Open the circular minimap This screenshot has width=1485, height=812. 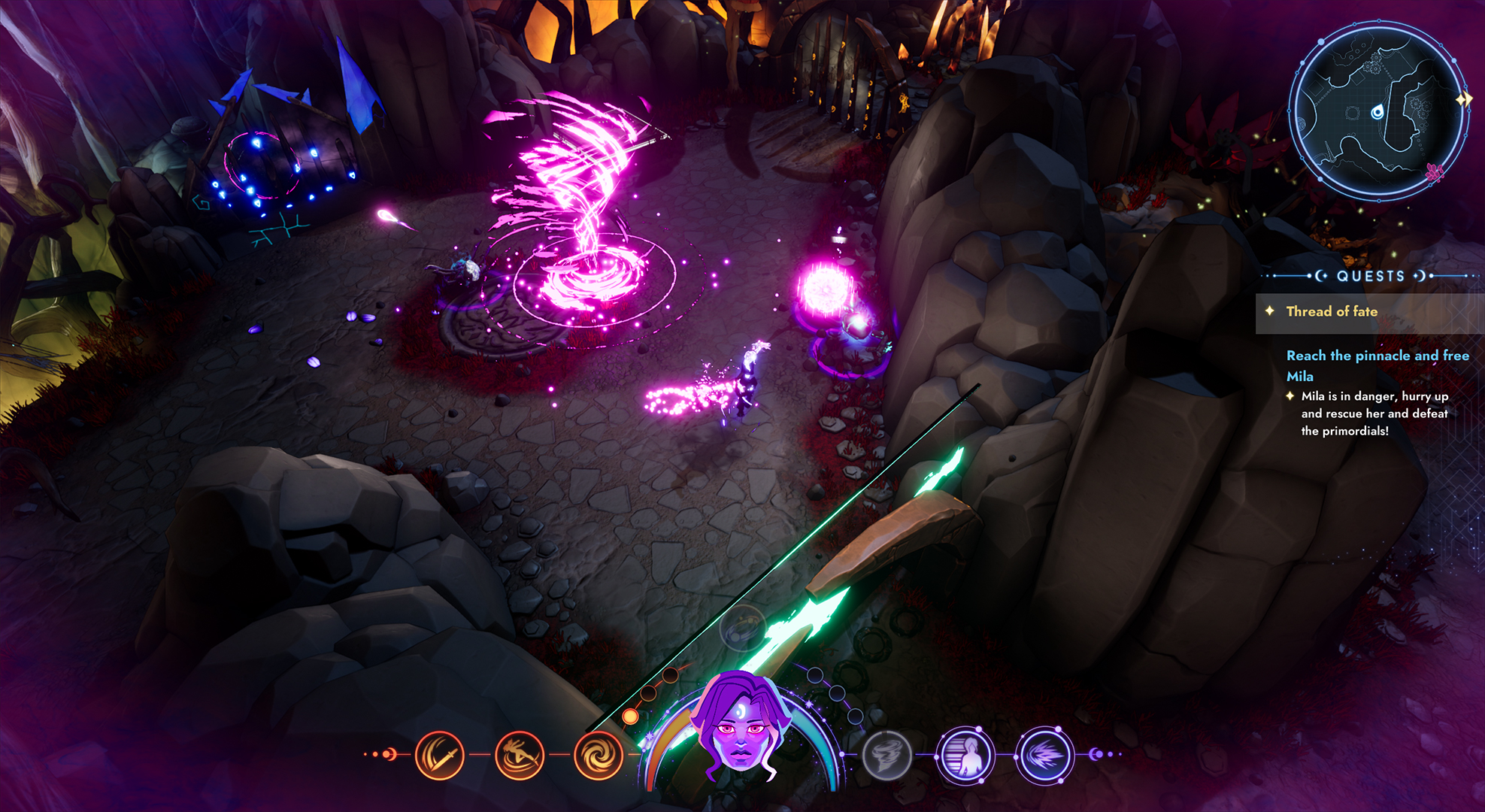[x=1377, y=111]
